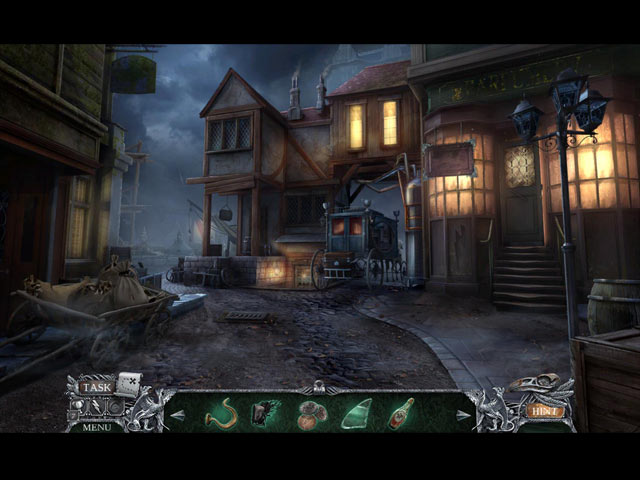Choose the round red coins inventory item

tap(311, 413)
